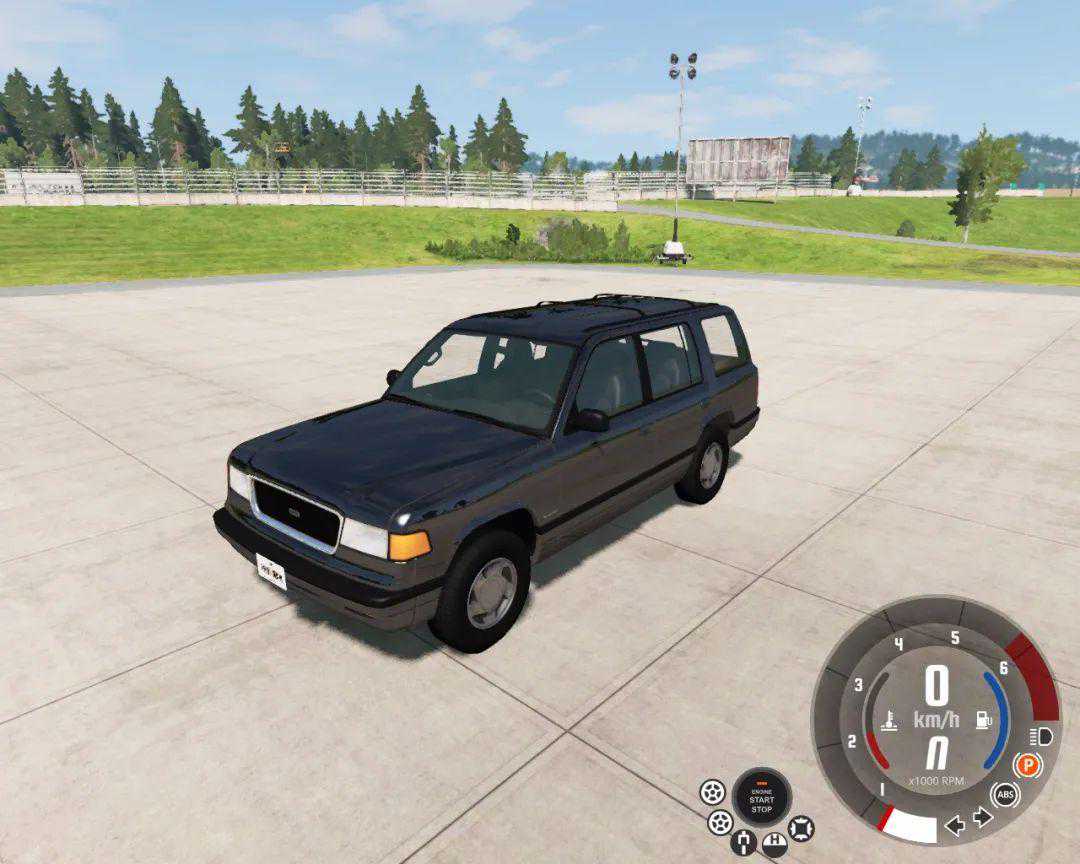The width and height of the screenshot is (1080, 864).
Task: Activate the left turn signal arrow
Action: point(955,825)
